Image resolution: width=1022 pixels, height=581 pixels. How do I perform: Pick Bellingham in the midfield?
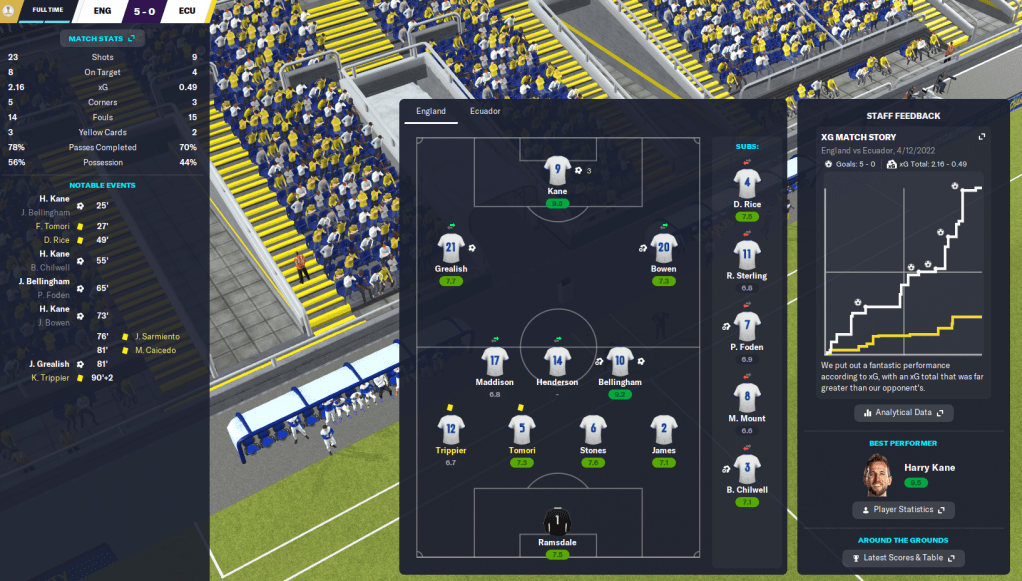point(621,361)
